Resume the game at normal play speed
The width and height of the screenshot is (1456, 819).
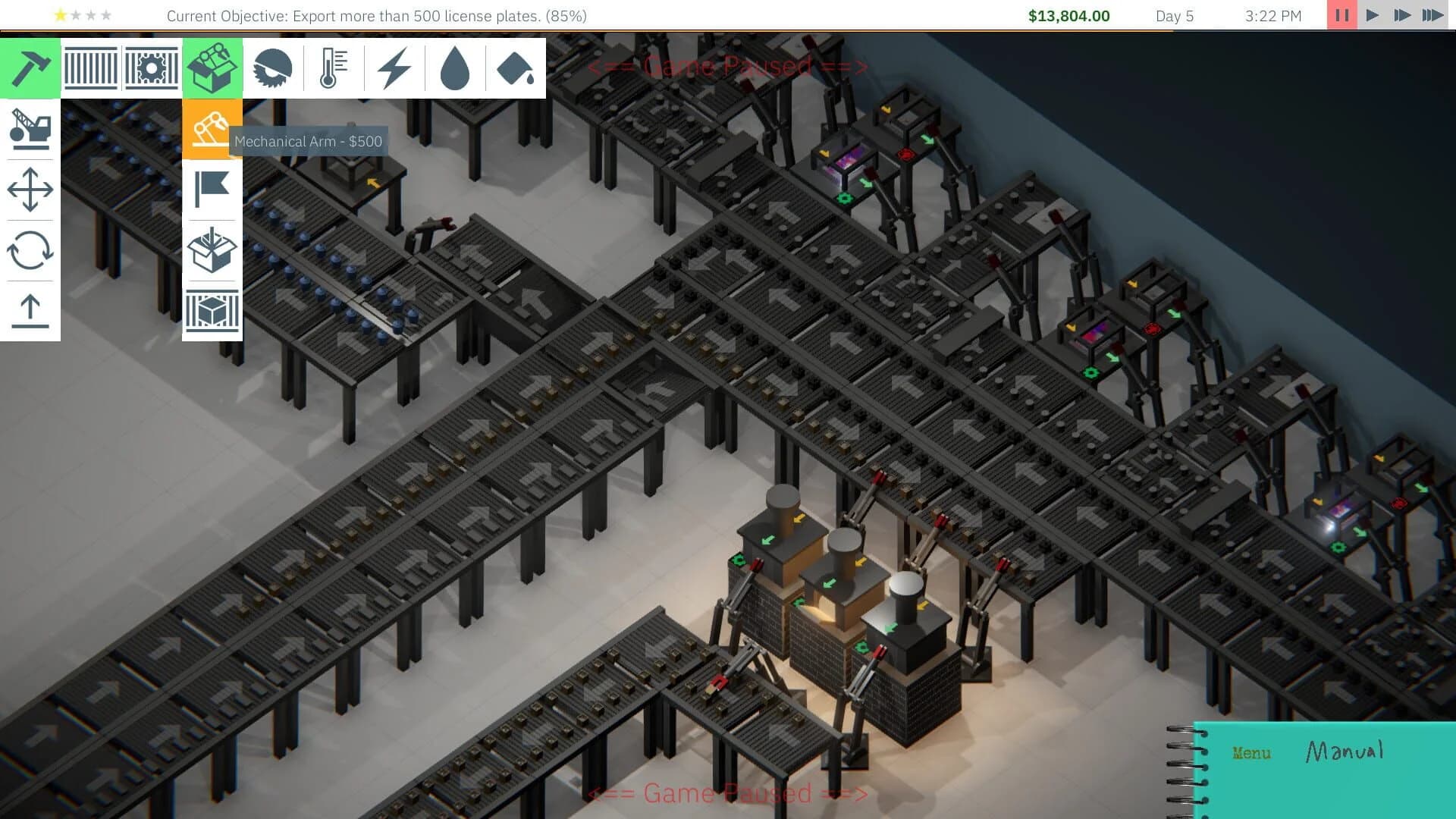click(x=1371, y=14)
